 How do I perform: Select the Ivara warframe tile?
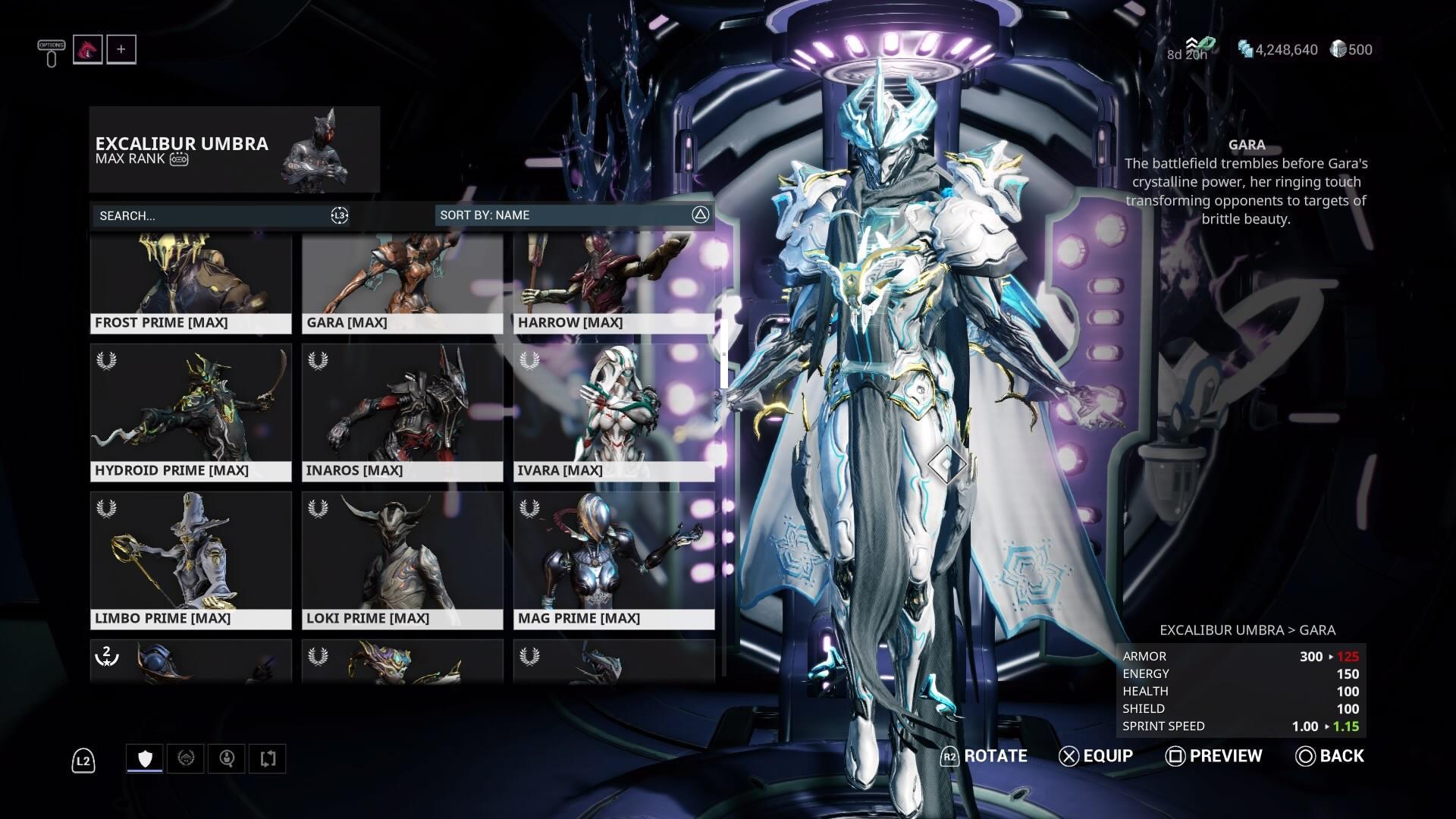point(613,413)
